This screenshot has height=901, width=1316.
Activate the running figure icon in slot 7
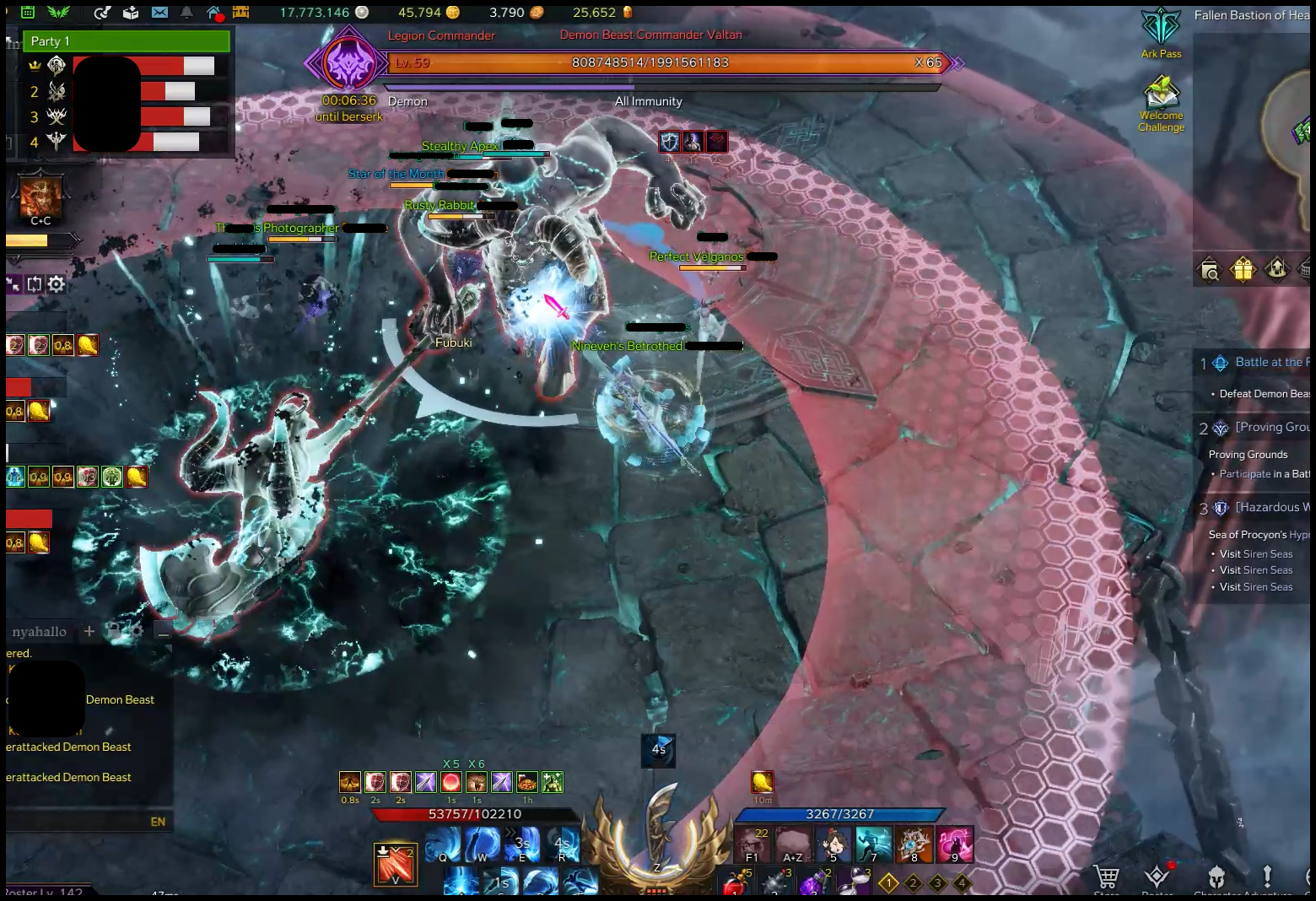tap(873, 844)
